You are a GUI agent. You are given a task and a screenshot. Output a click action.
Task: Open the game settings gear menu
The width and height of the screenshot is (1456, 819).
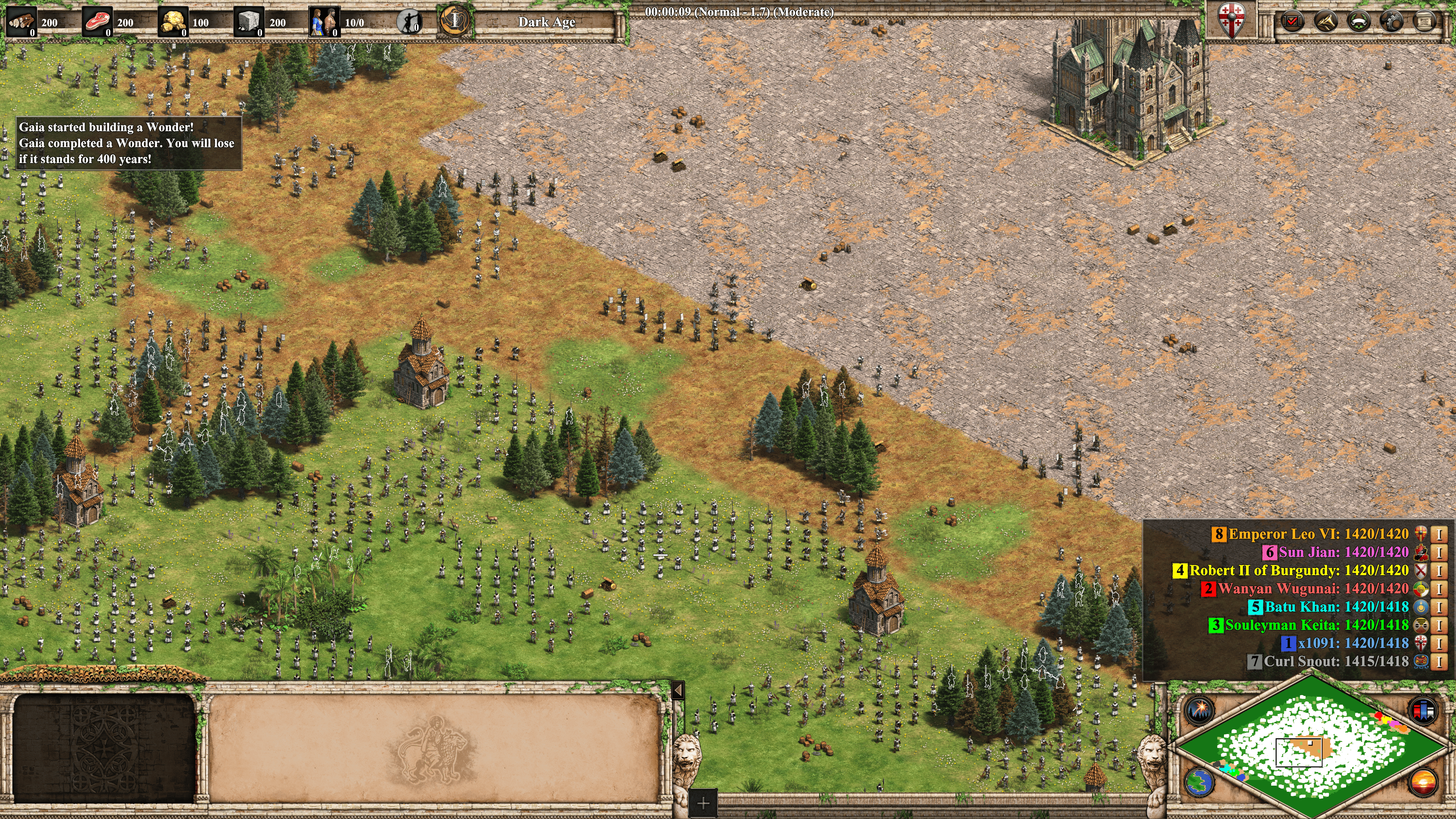[1392, 22]
